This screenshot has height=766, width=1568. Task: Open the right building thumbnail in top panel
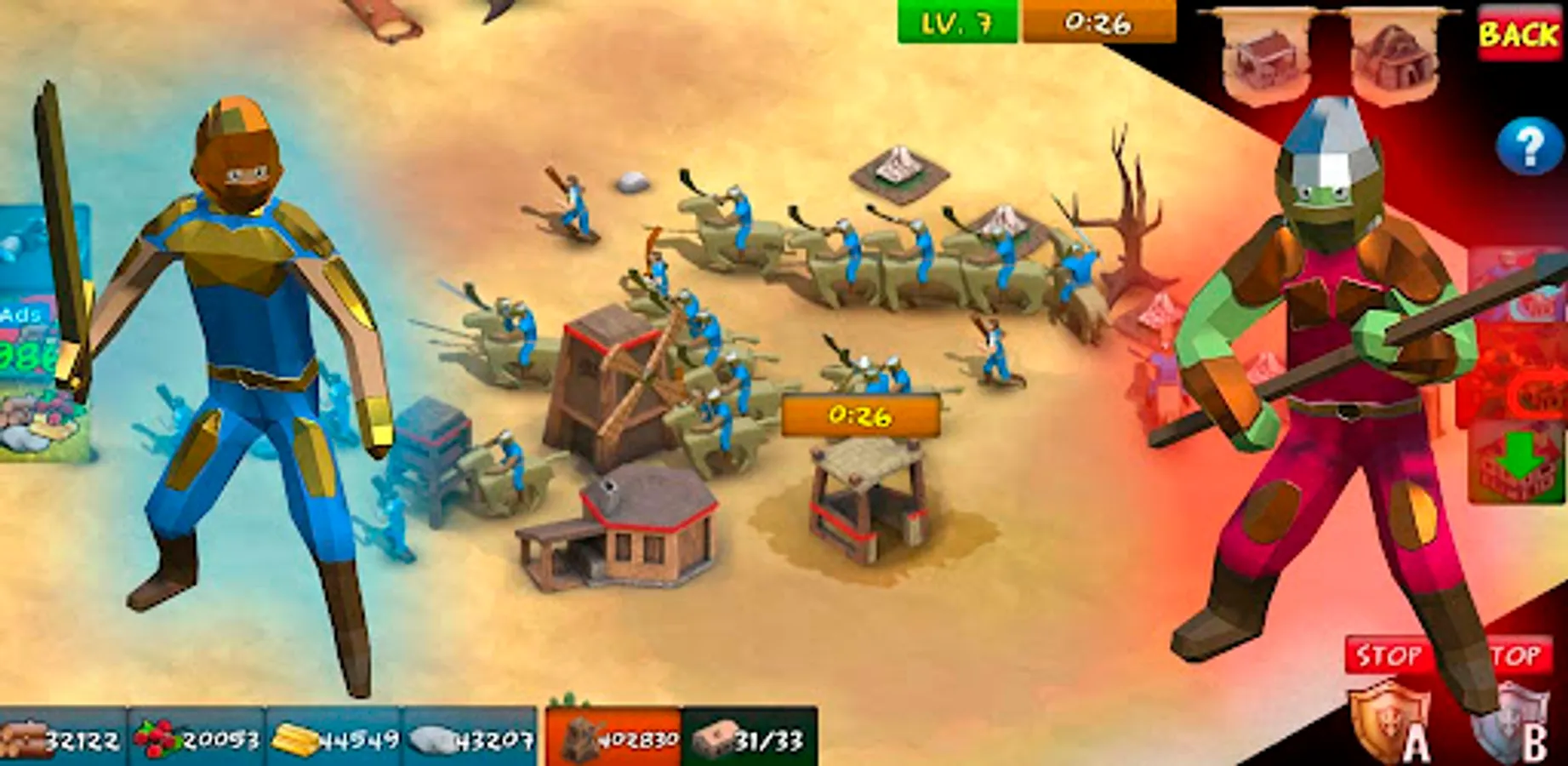click(x=1395, y=55)
